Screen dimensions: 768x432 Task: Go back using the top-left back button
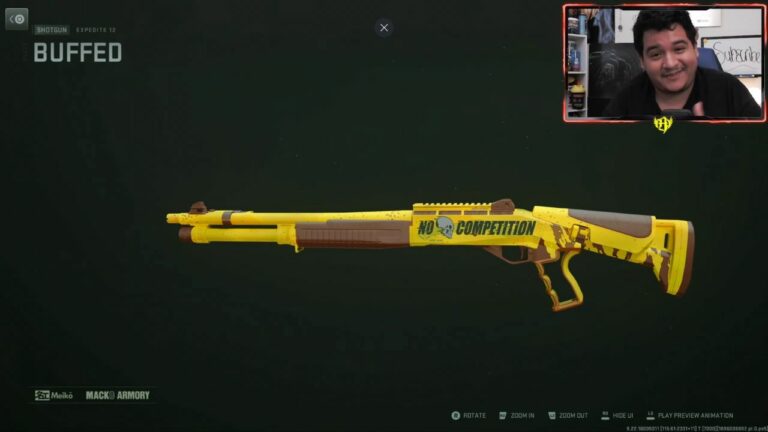(17, 19)
